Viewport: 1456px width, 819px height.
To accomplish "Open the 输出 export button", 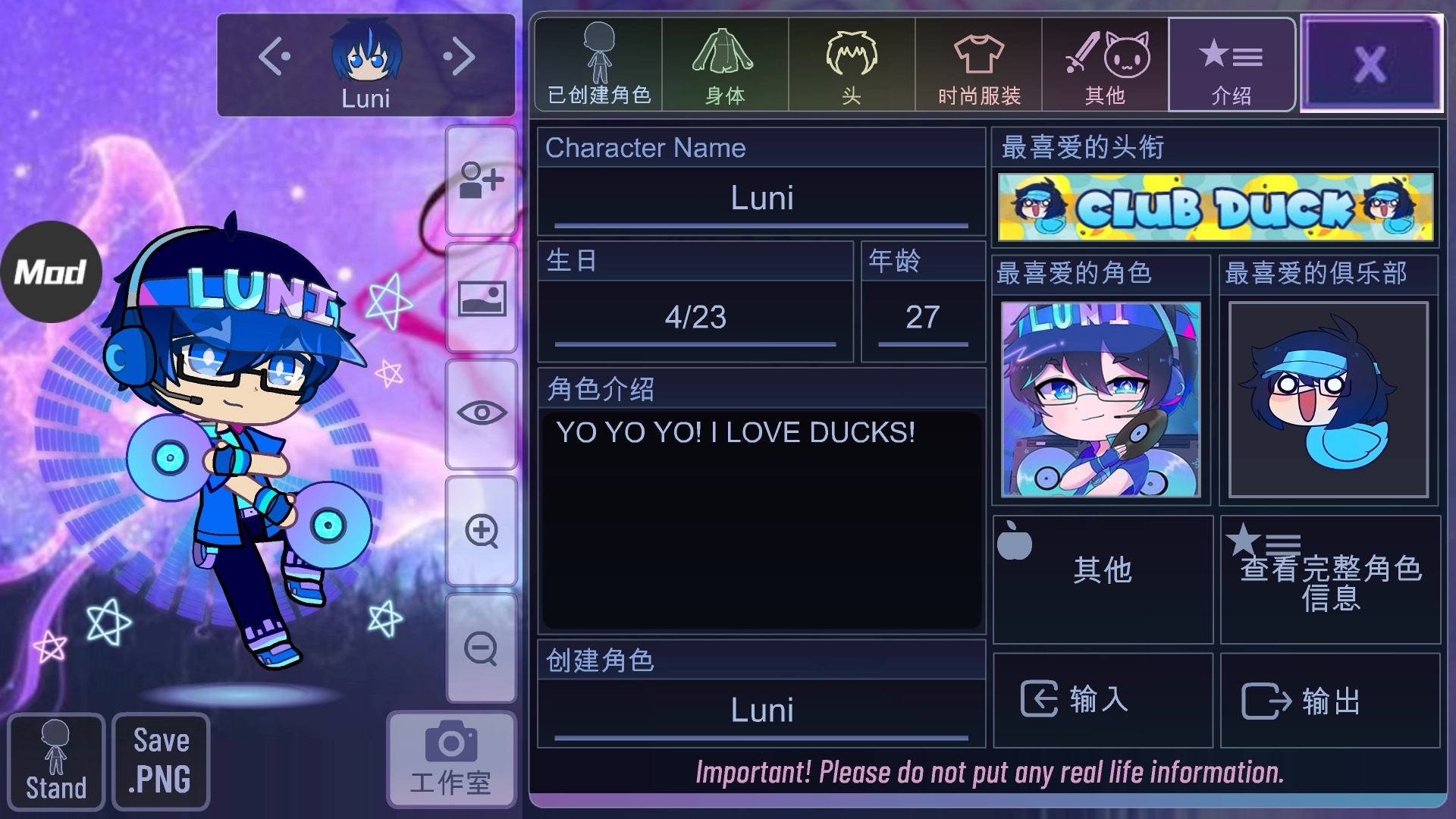I will coord(1330,700).
